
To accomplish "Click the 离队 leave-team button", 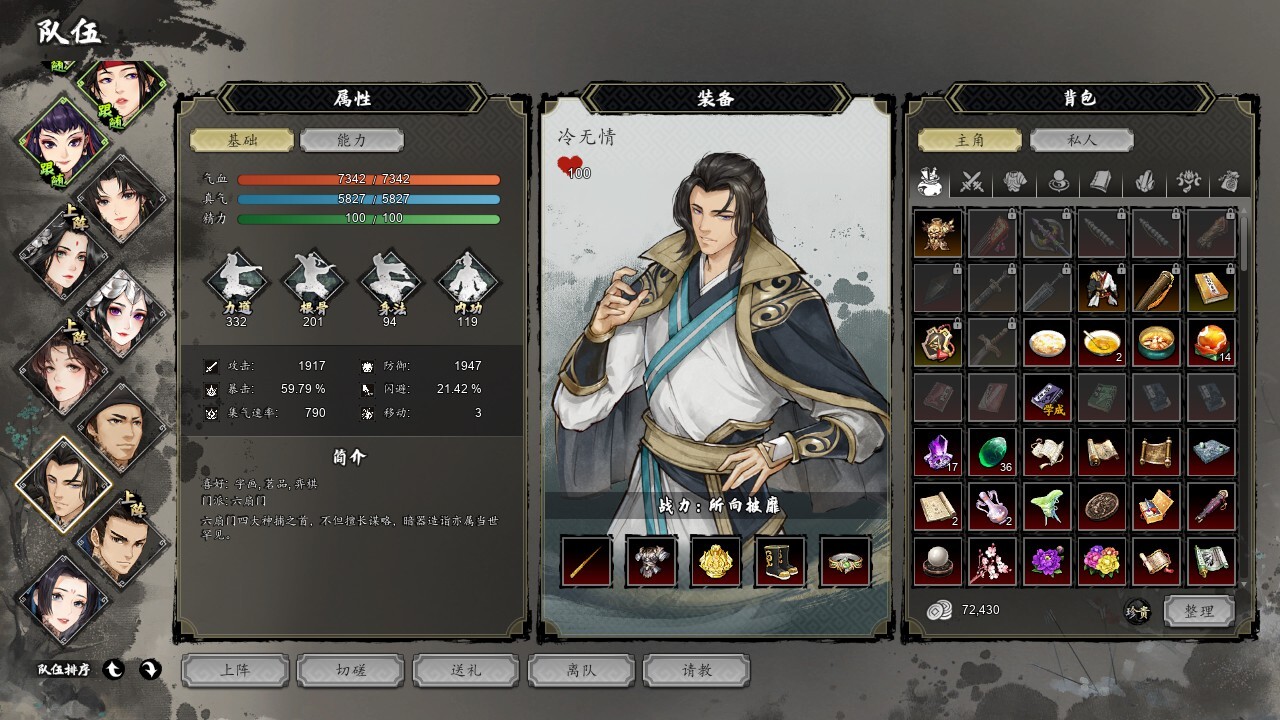I will (x=581, y=670).
